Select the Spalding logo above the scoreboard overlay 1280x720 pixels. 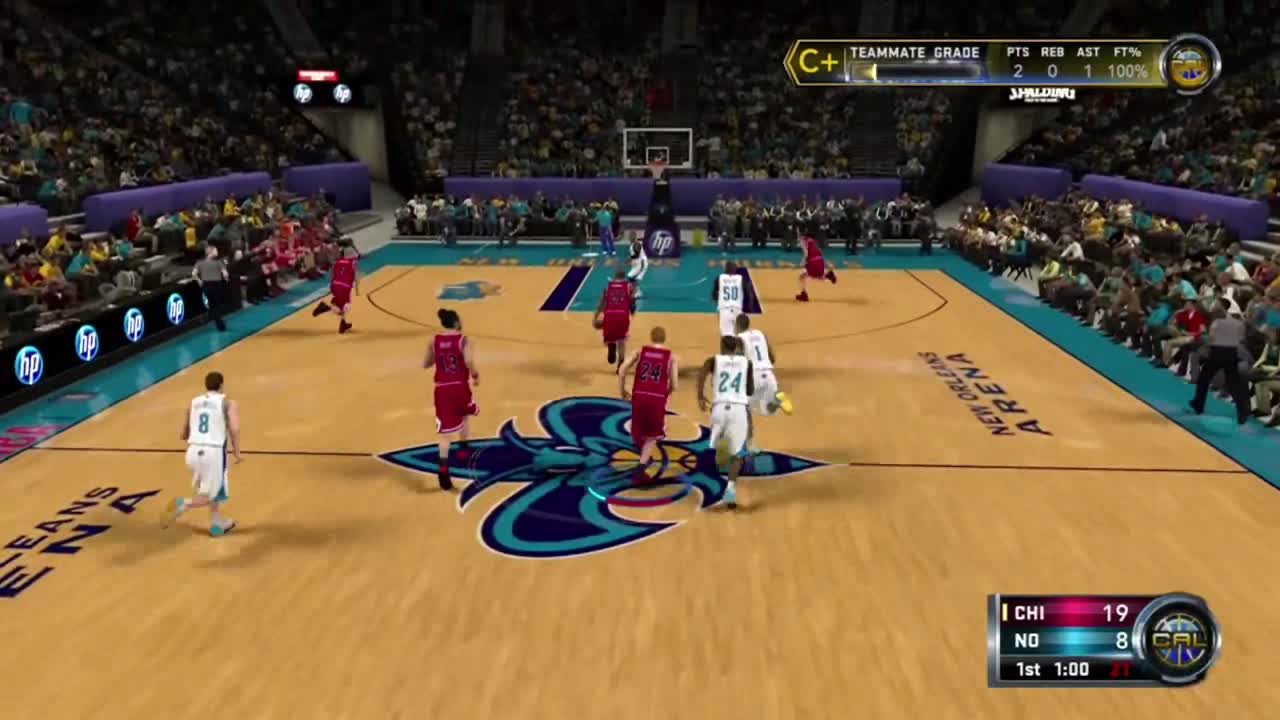(1042, 95)
